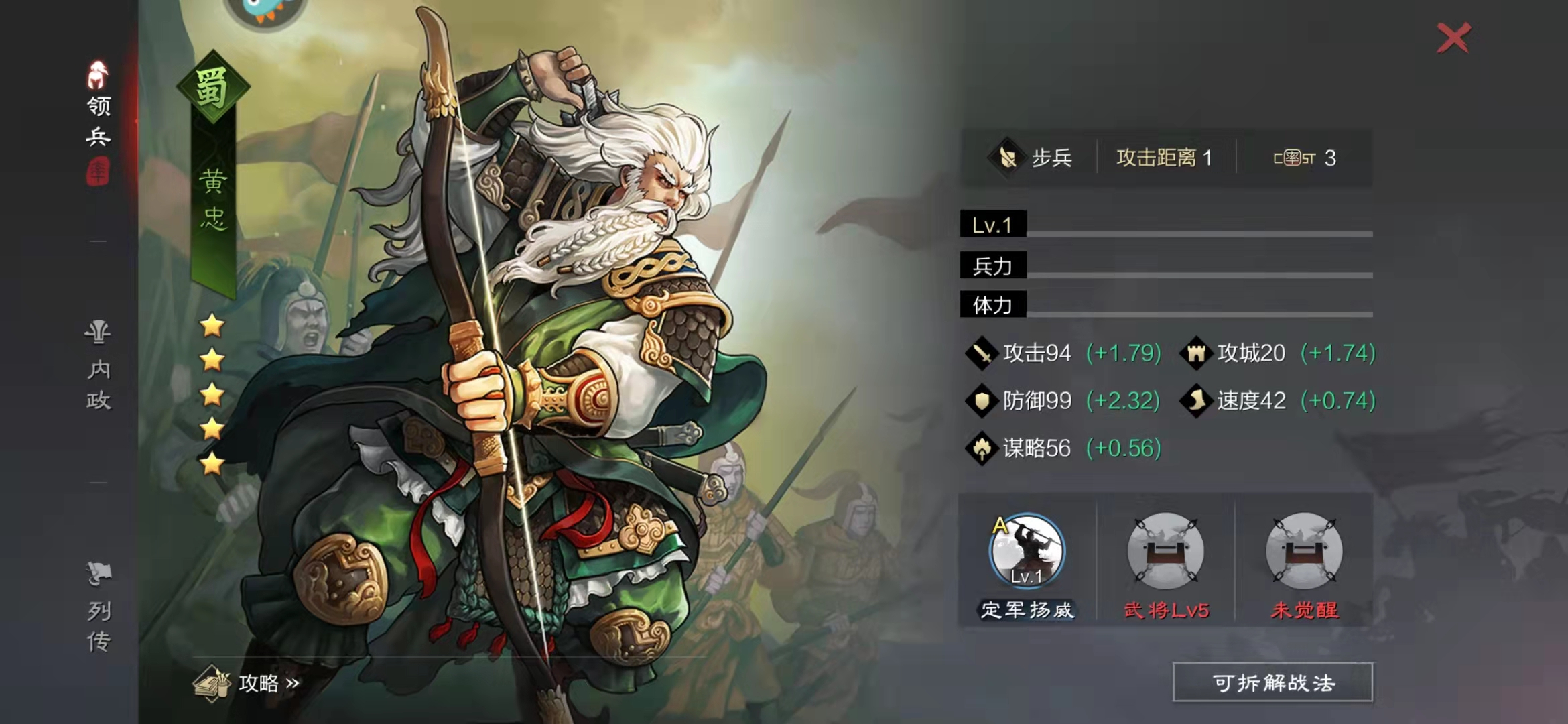This screenshot has width=1568, height=724.
Task: Tap the 步兵 troop type icon
Action: (x=1006, y=158)
